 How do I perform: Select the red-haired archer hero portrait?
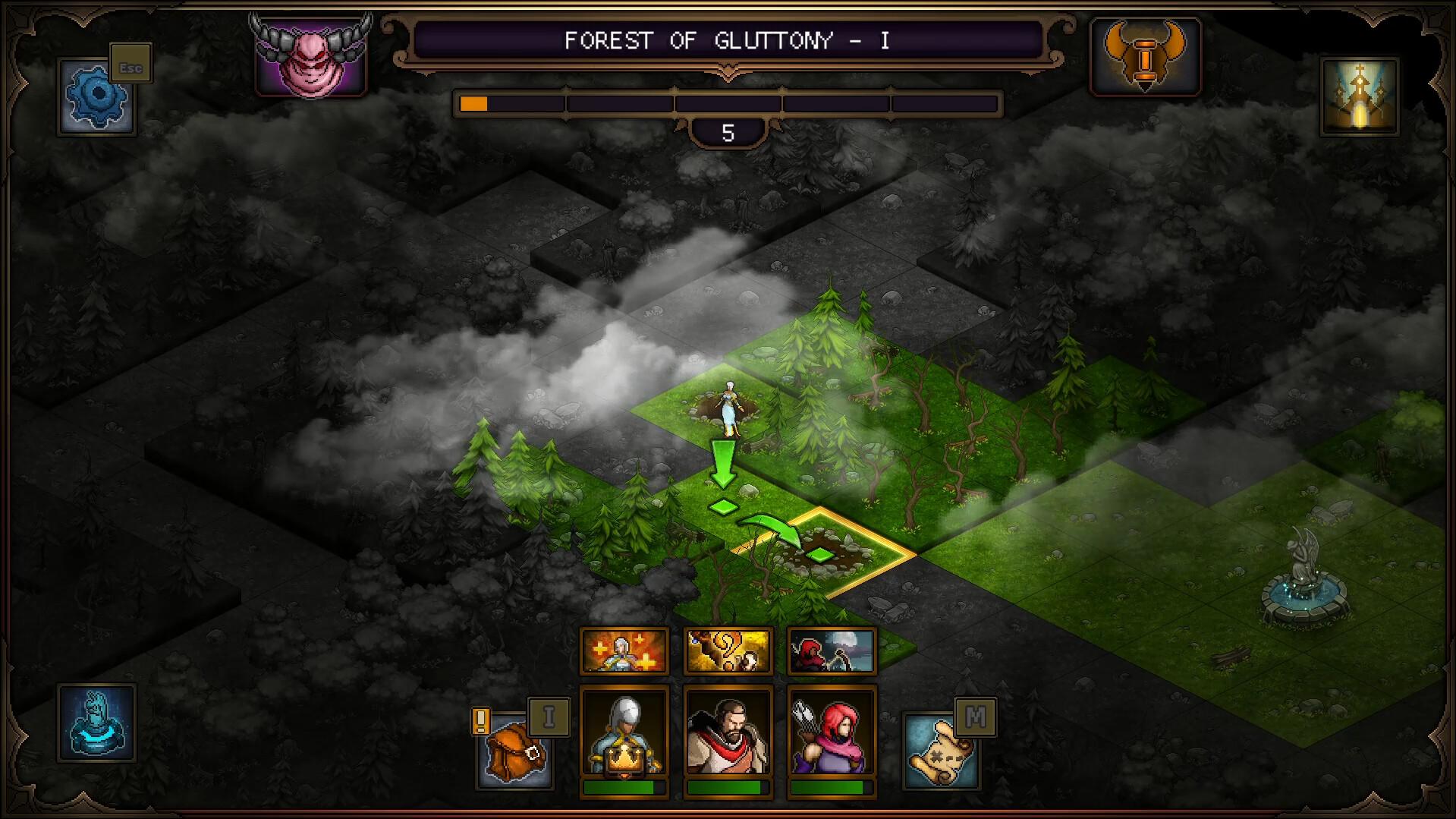pyautogui.click(x=832, y=732)
